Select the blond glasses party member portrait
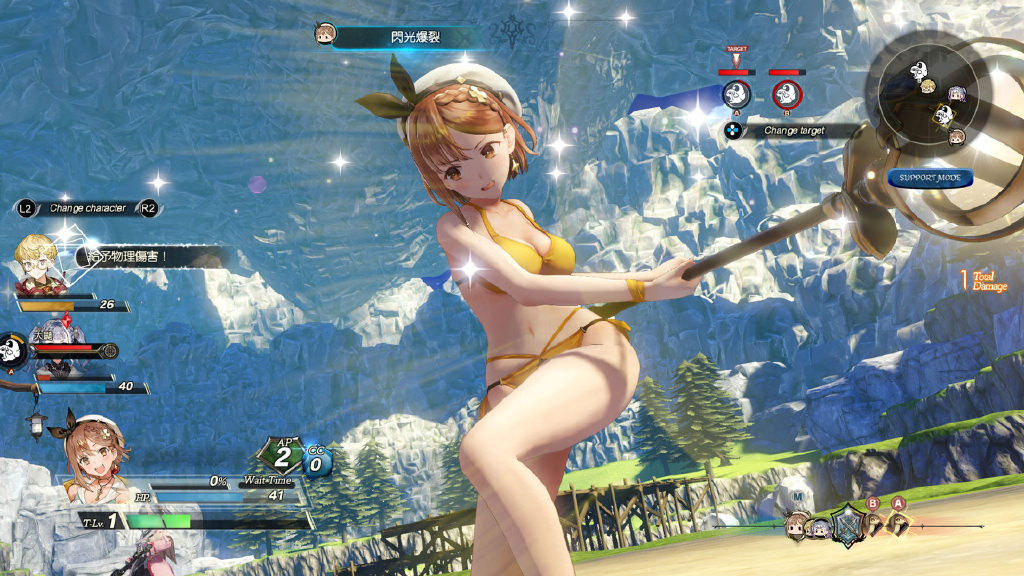 coord(38,266)
